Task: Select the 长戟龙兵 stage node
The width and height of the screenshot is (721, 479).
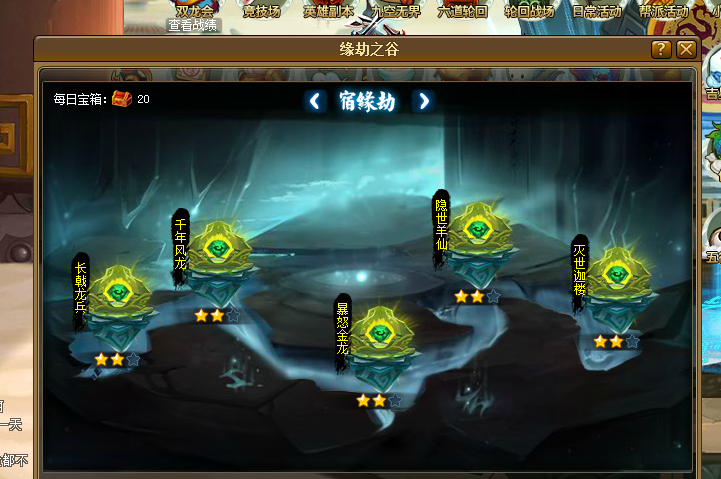Action: [119, 294]
